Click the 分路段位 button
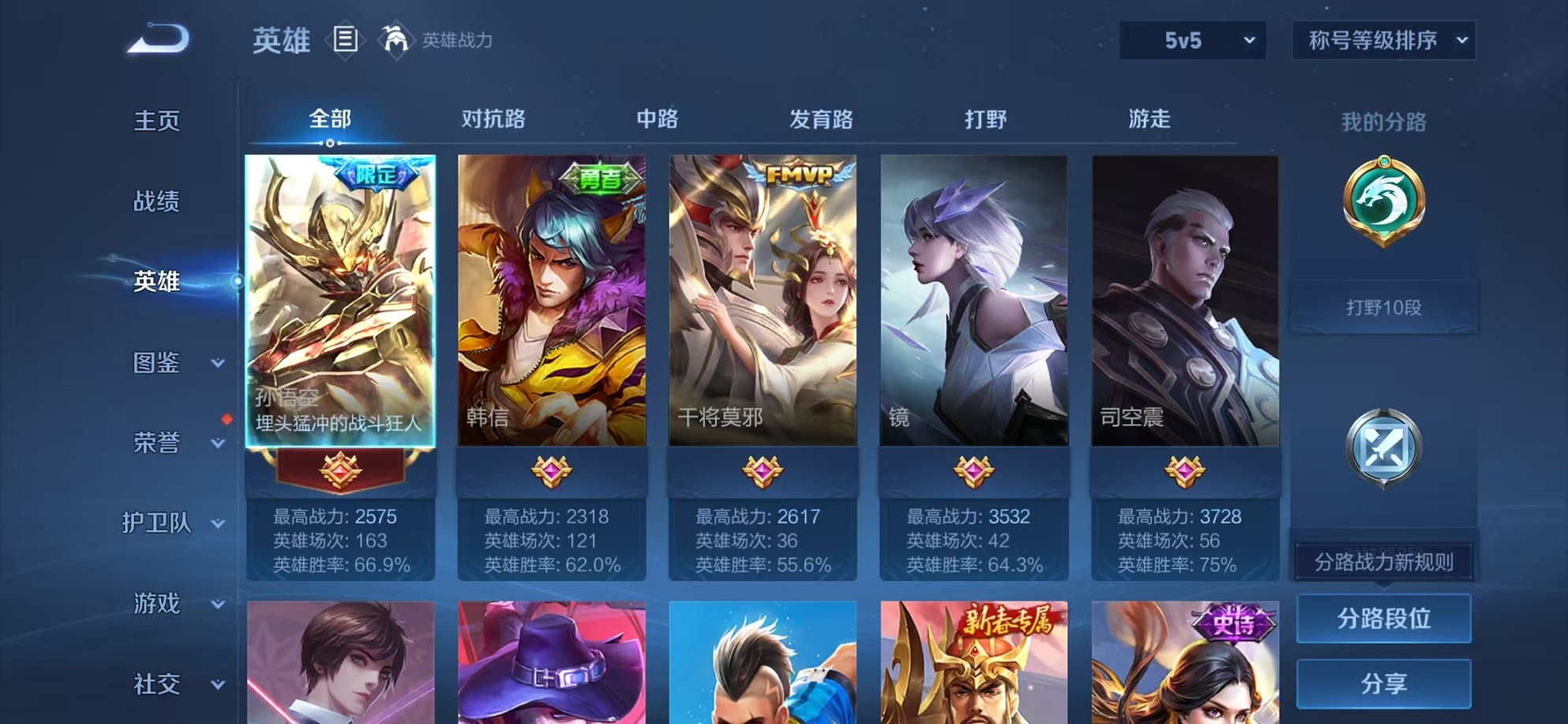The height and width of the screenshot is (724, 1568). 1384,618
